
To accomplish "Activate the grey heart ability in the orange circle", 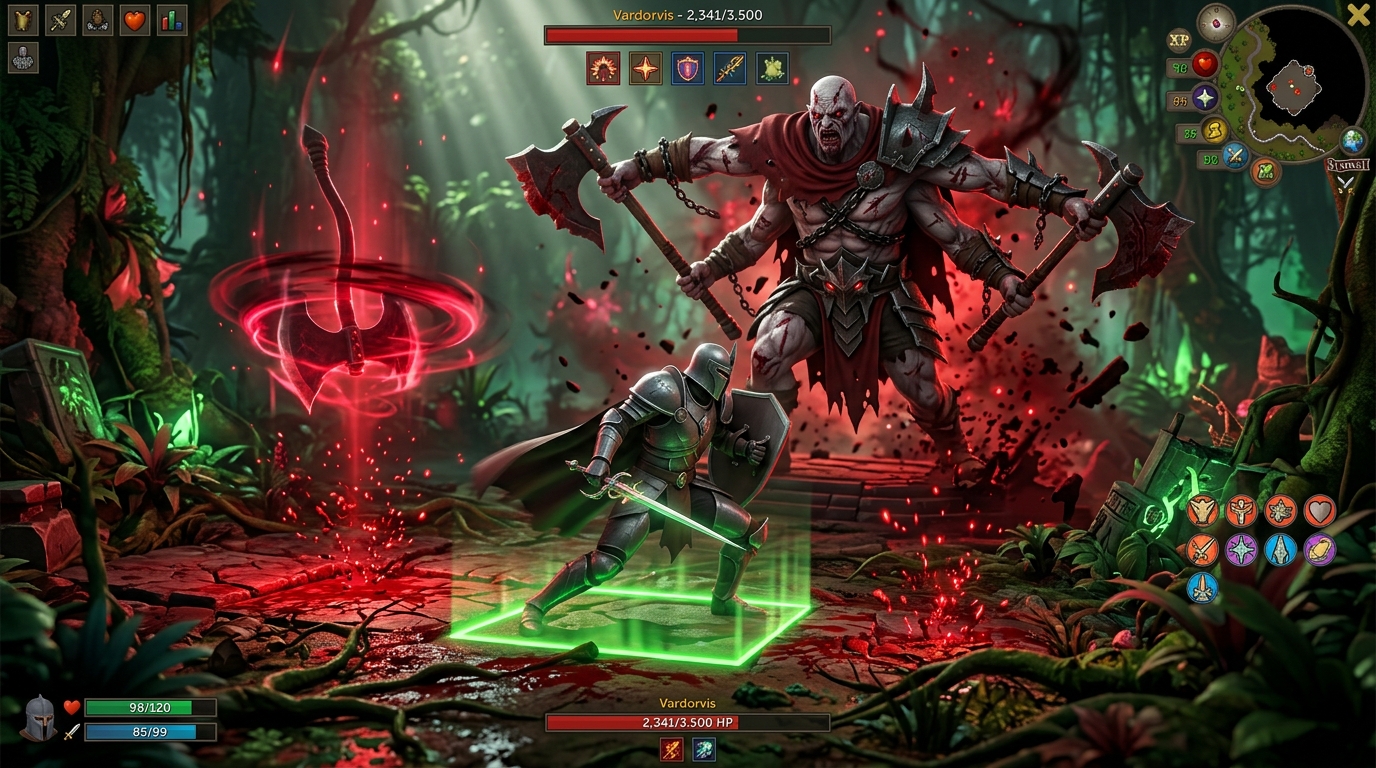I will tap(1319, 511).
